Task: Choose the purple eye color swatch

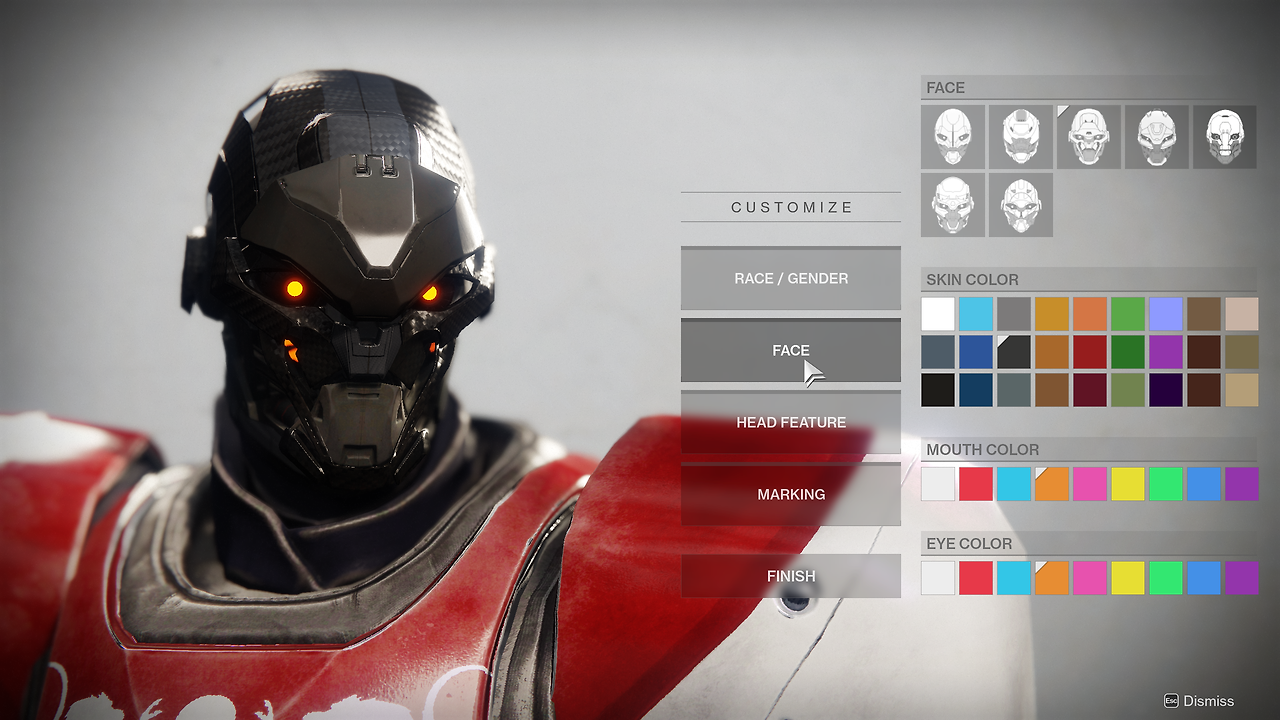Action: click(1242, 578)
